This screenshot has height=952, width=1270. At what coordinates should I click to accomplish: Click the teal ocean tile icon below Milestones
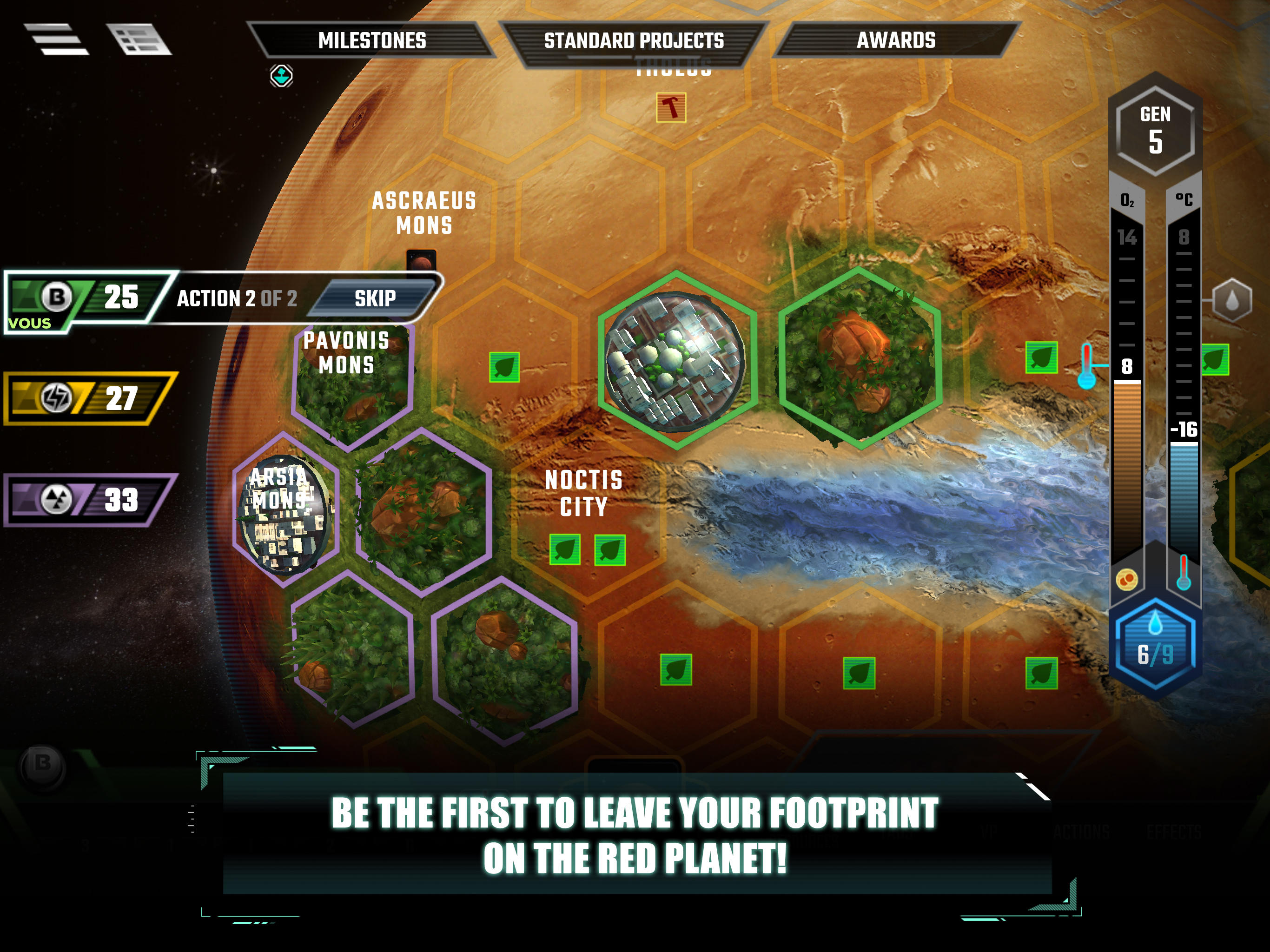point(281,75)
